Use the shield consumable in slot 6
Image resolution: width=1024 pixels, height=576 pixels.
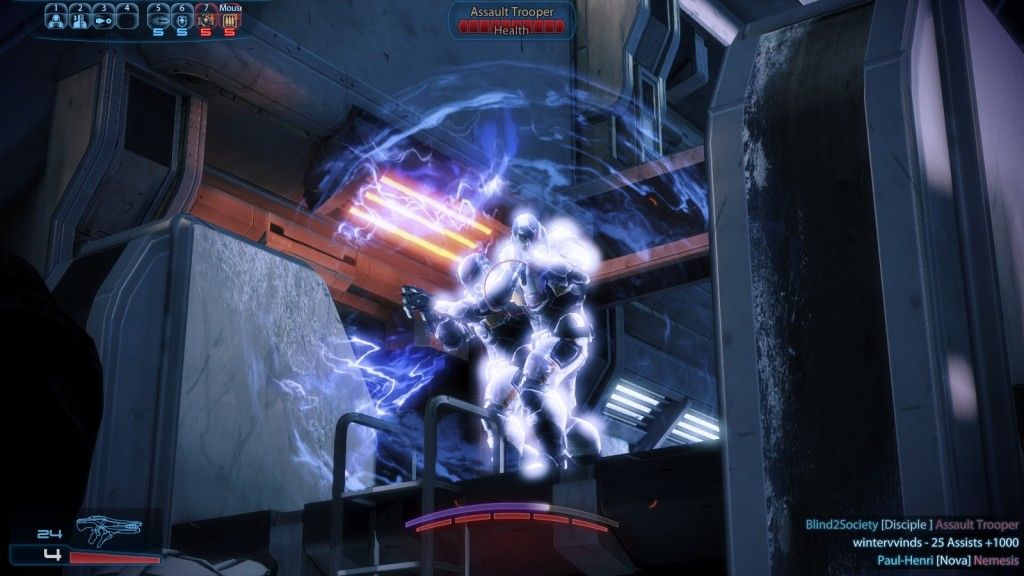tap(182, 18)
